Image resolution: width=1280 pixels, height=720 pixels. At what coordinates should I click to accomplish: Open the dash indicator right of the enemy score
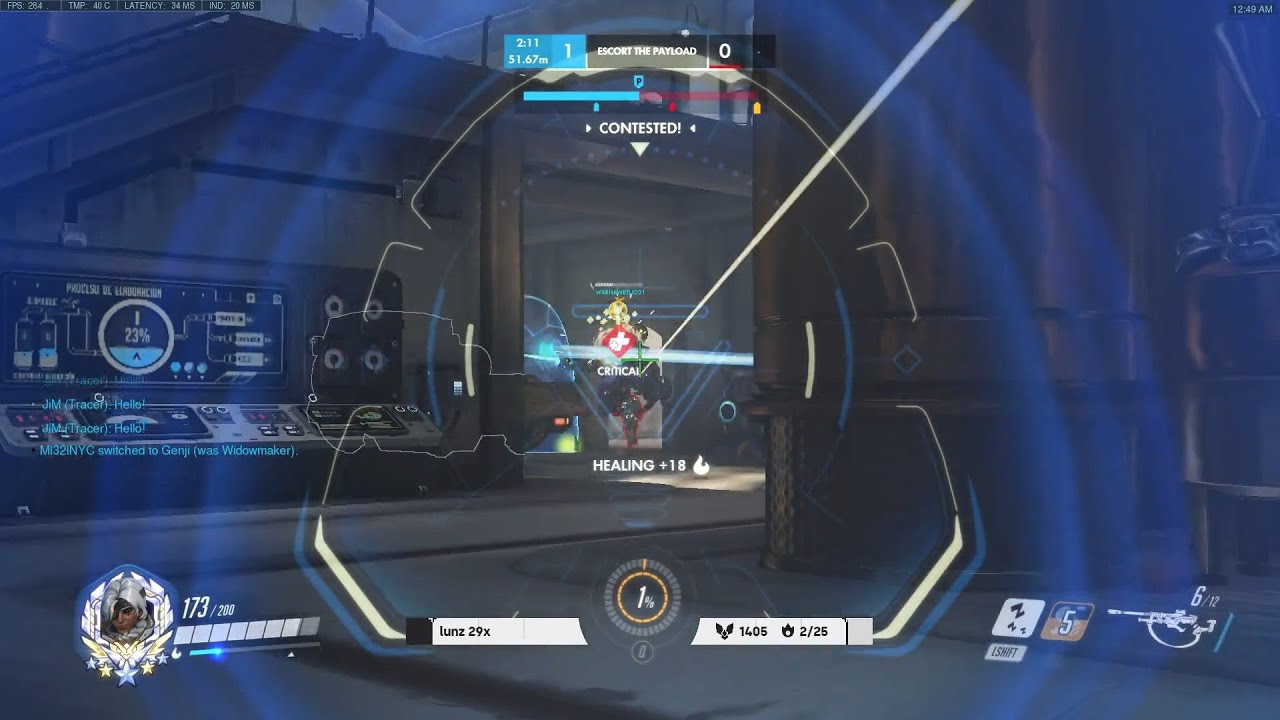[760, 50]
